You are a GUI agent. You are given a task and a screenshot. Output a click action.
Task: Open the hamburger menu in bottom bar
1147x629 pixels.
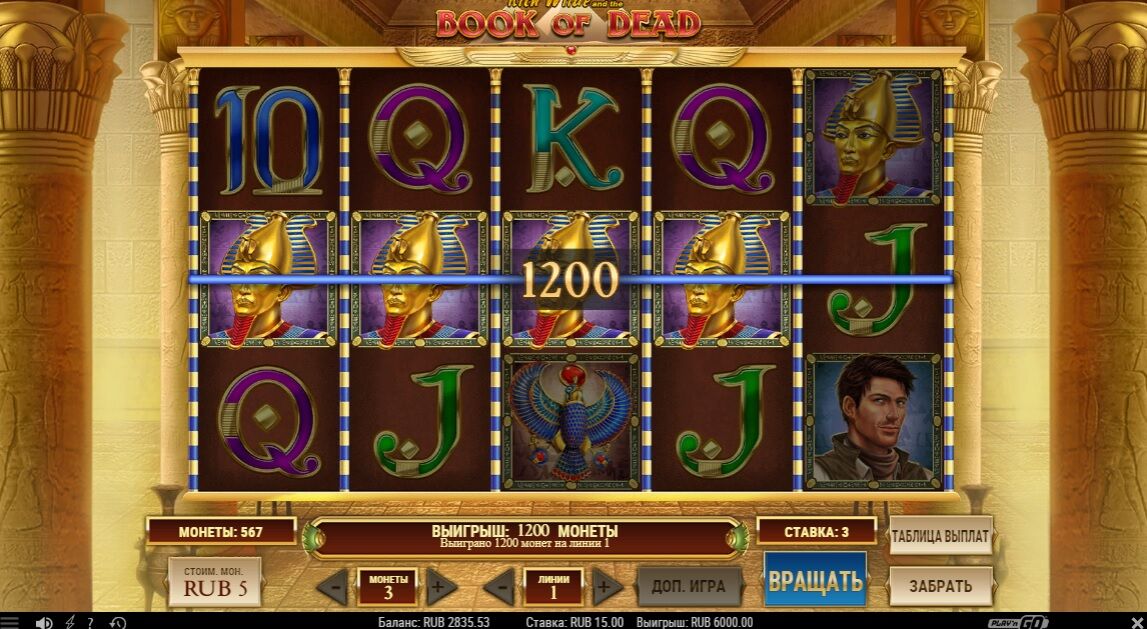coord(11,622)
